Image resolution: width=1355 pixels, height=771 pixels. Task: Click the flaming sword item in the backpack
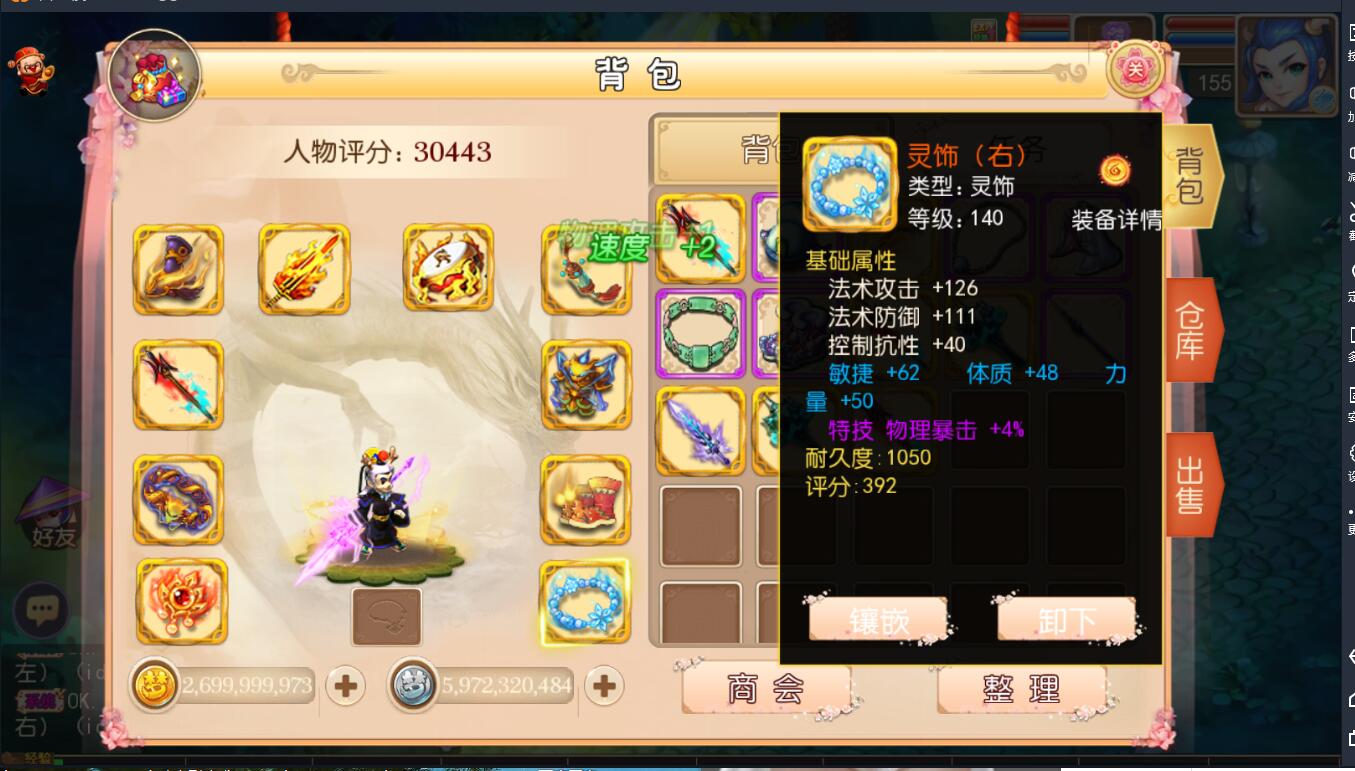[x=304, y=268]
